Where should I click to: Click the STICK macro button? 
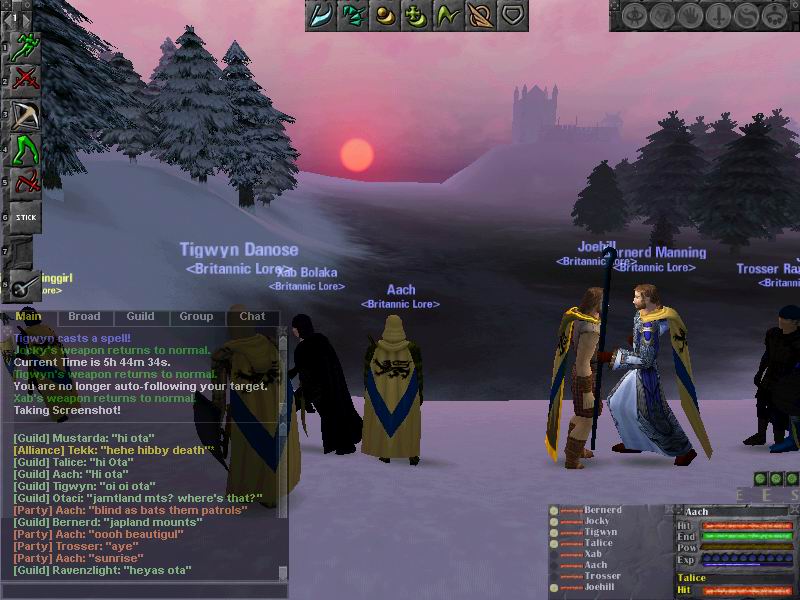(x=26, y=216)
